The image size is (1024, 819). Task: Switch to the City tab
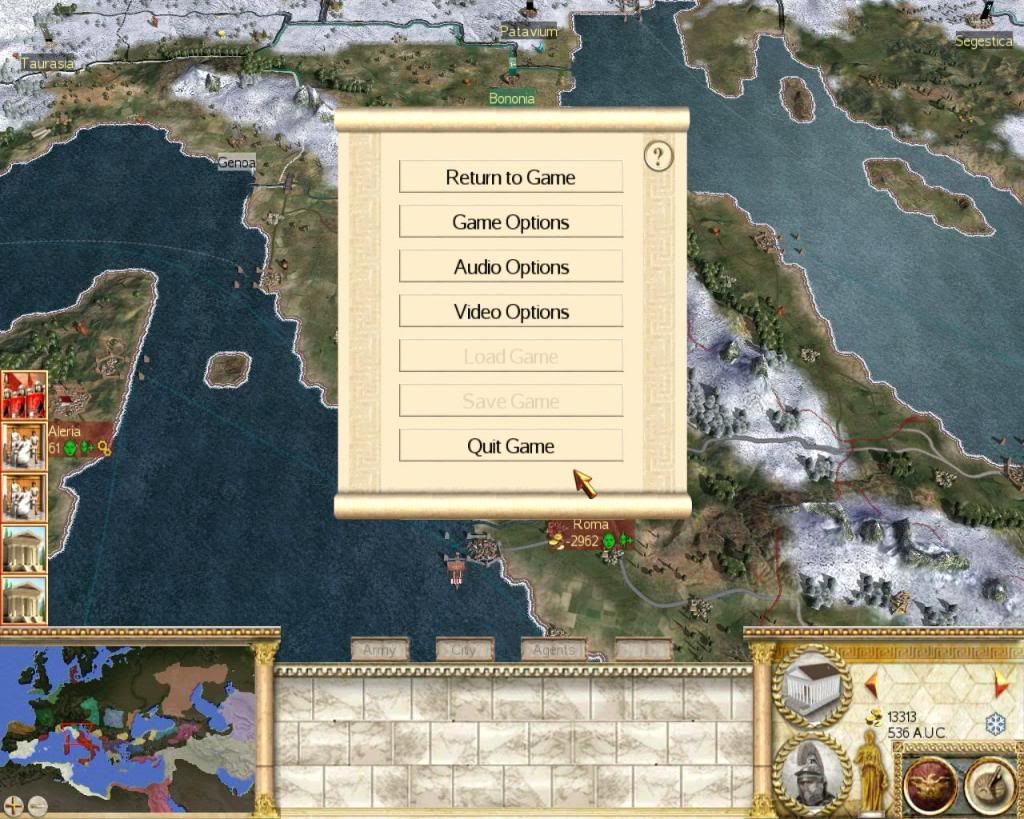click(465, 650)
